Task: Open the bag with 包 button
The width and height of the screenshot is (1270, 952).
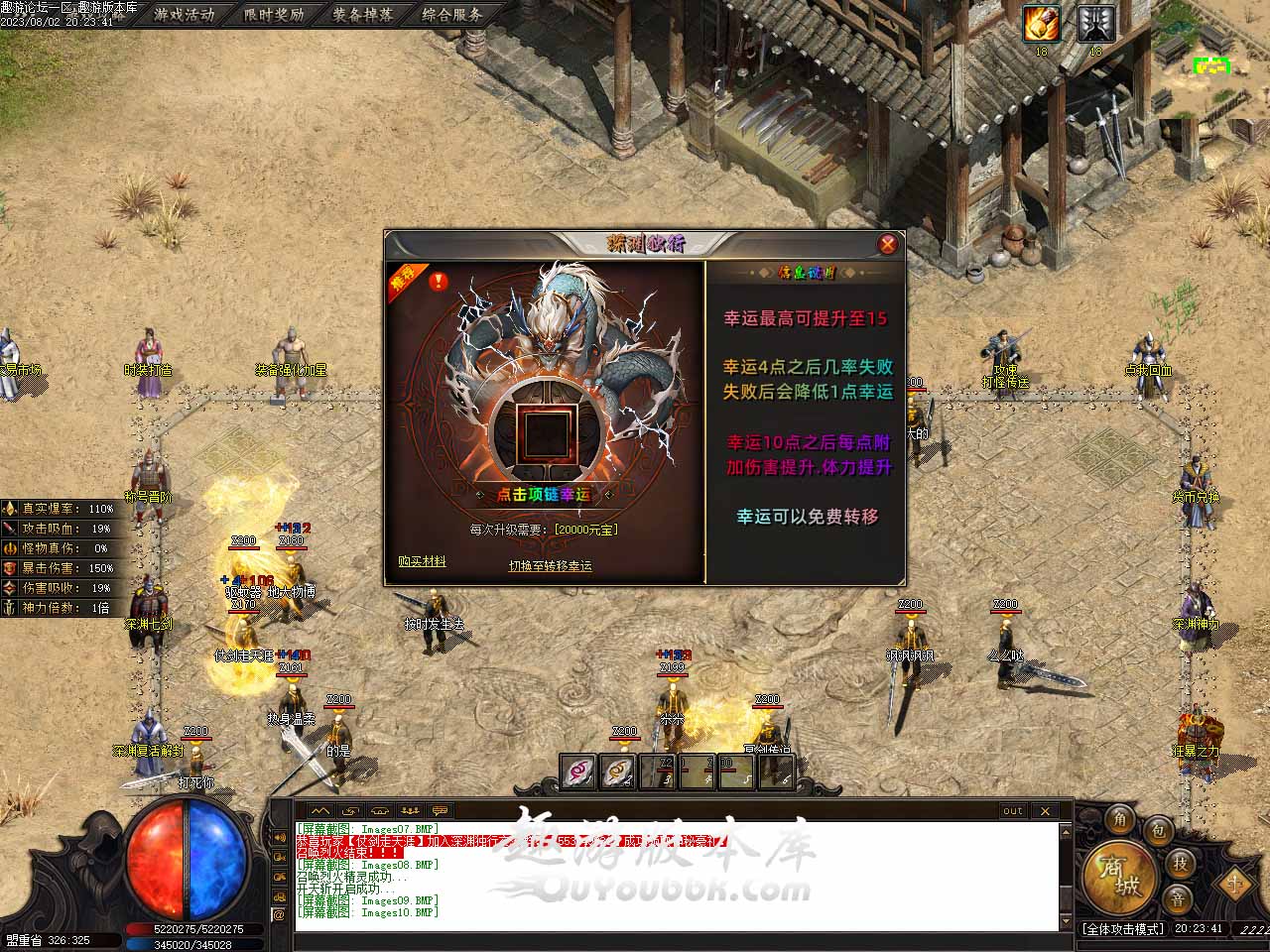Action: pyautogui.click(x=1157, y=830)
